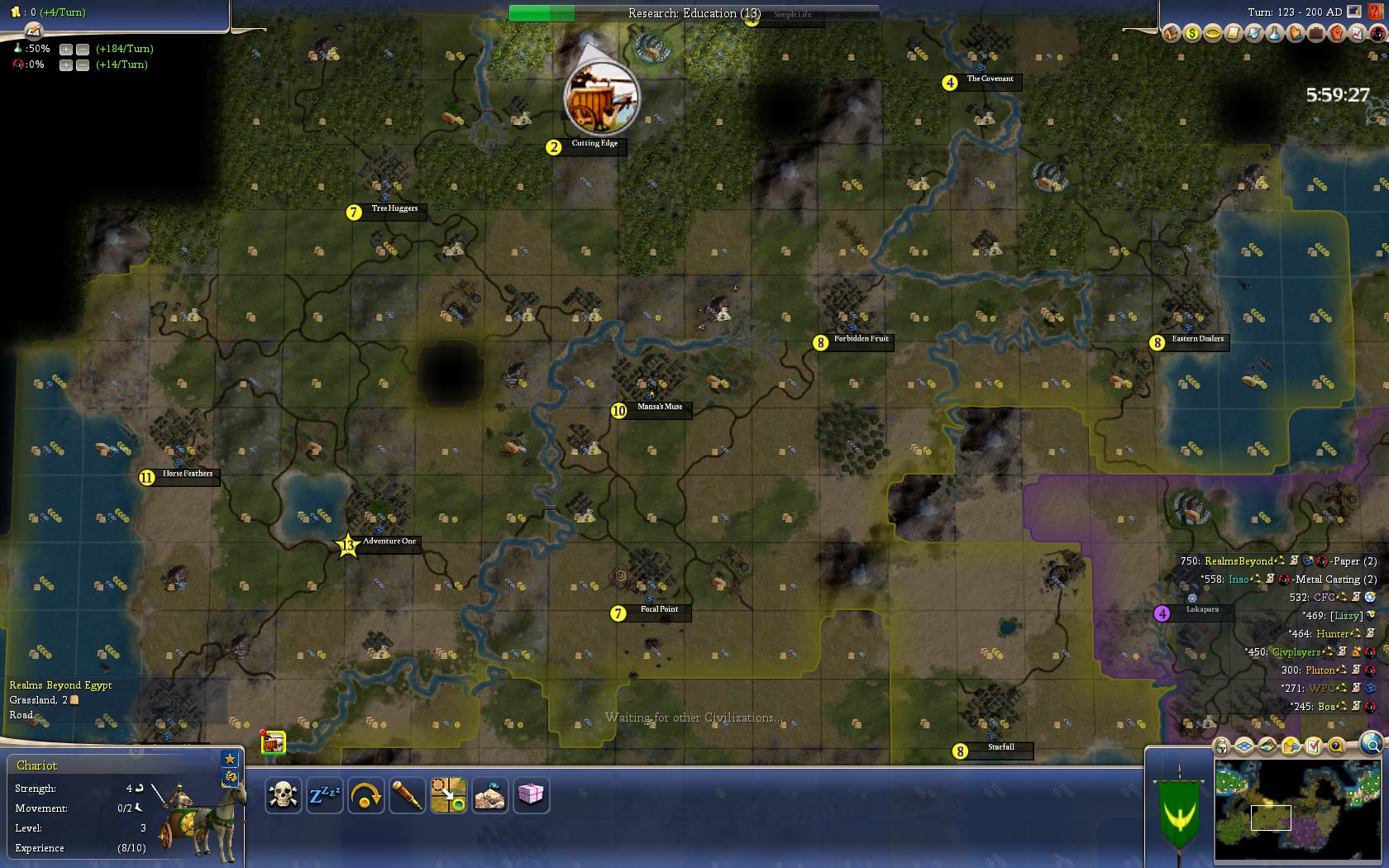Screen dimensions: 1389x868
Task: Choose the skip turn curved arrow button
Action: tap(366, 795)
